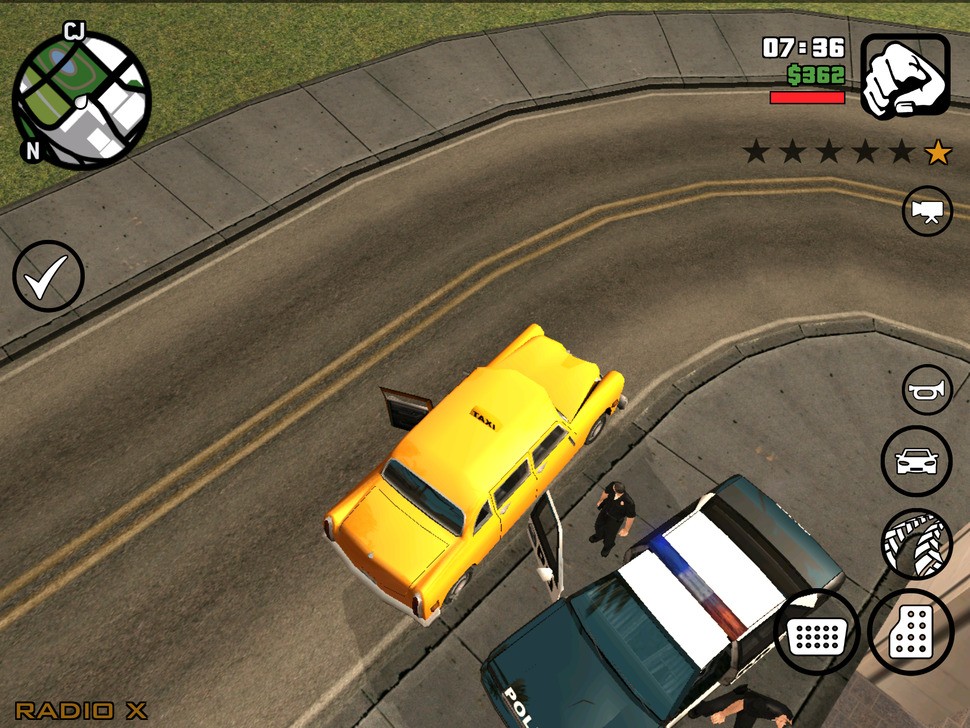Hit the accelerator pedal button

point(910,631)
